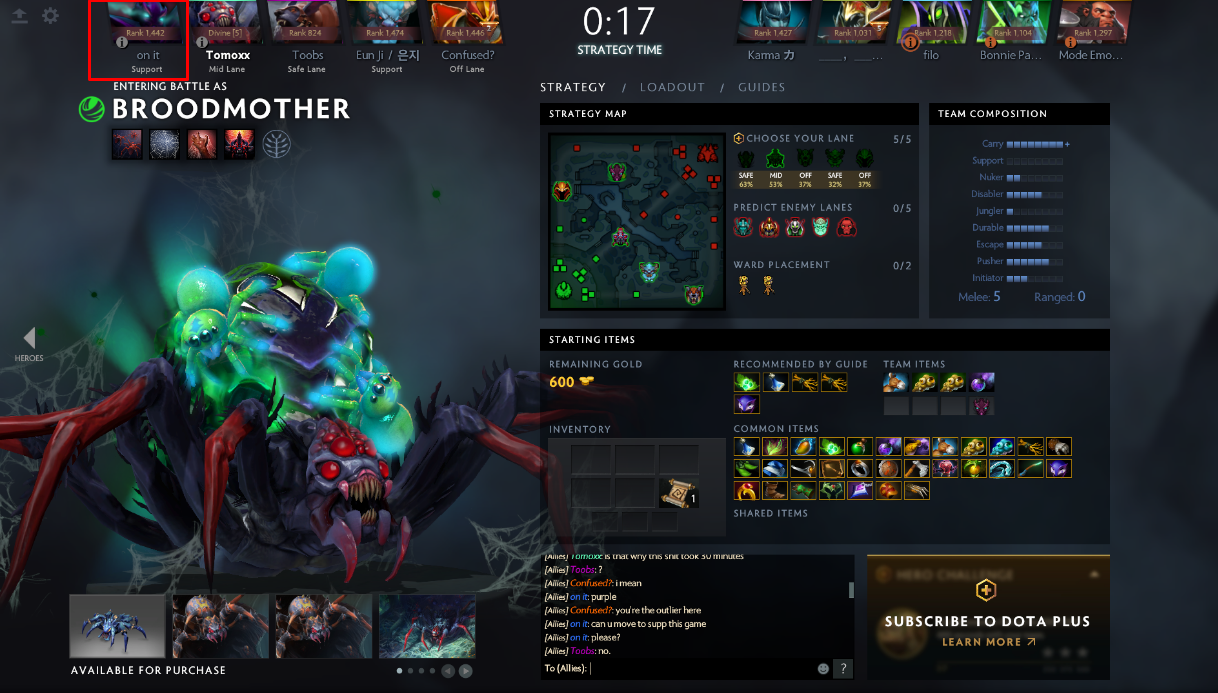Select Broodmother's web ability icon
The height and width of the screenshot is (693, 1218).
(x=164, y=144)
